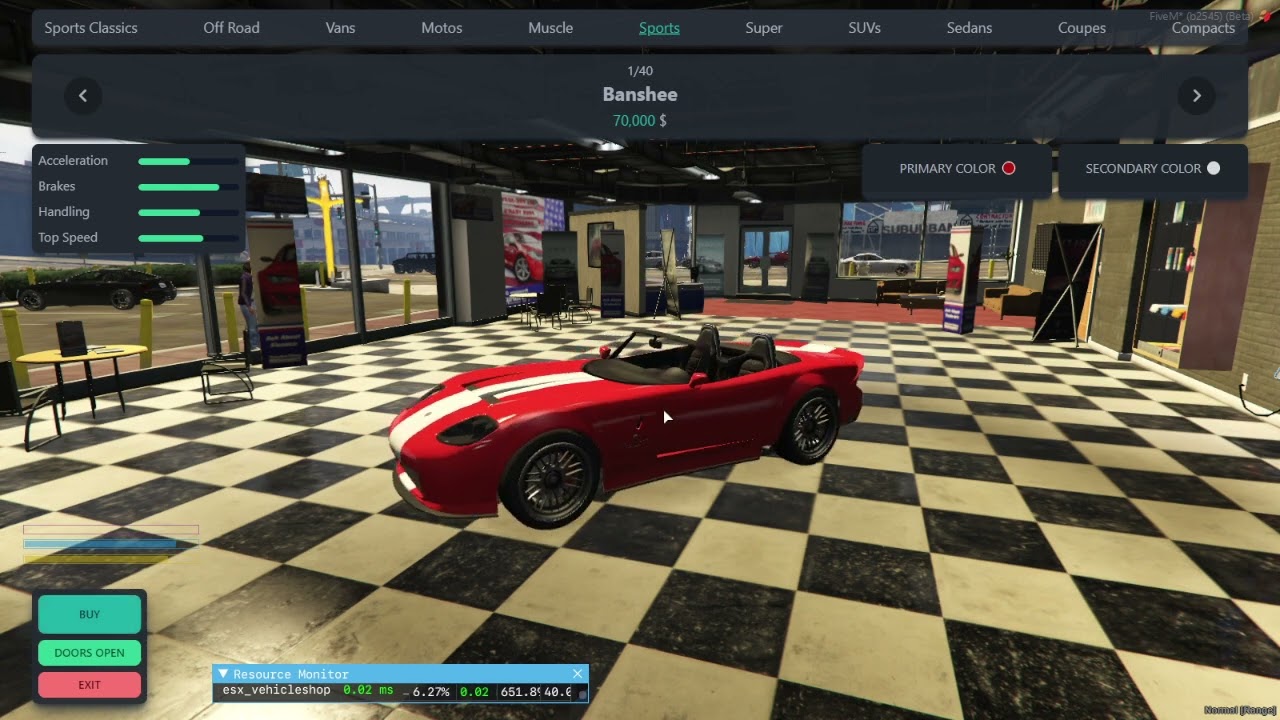Switch to the Compacts category
Viewport: 1280px width, 720px height.
(x=1202, y=28)
